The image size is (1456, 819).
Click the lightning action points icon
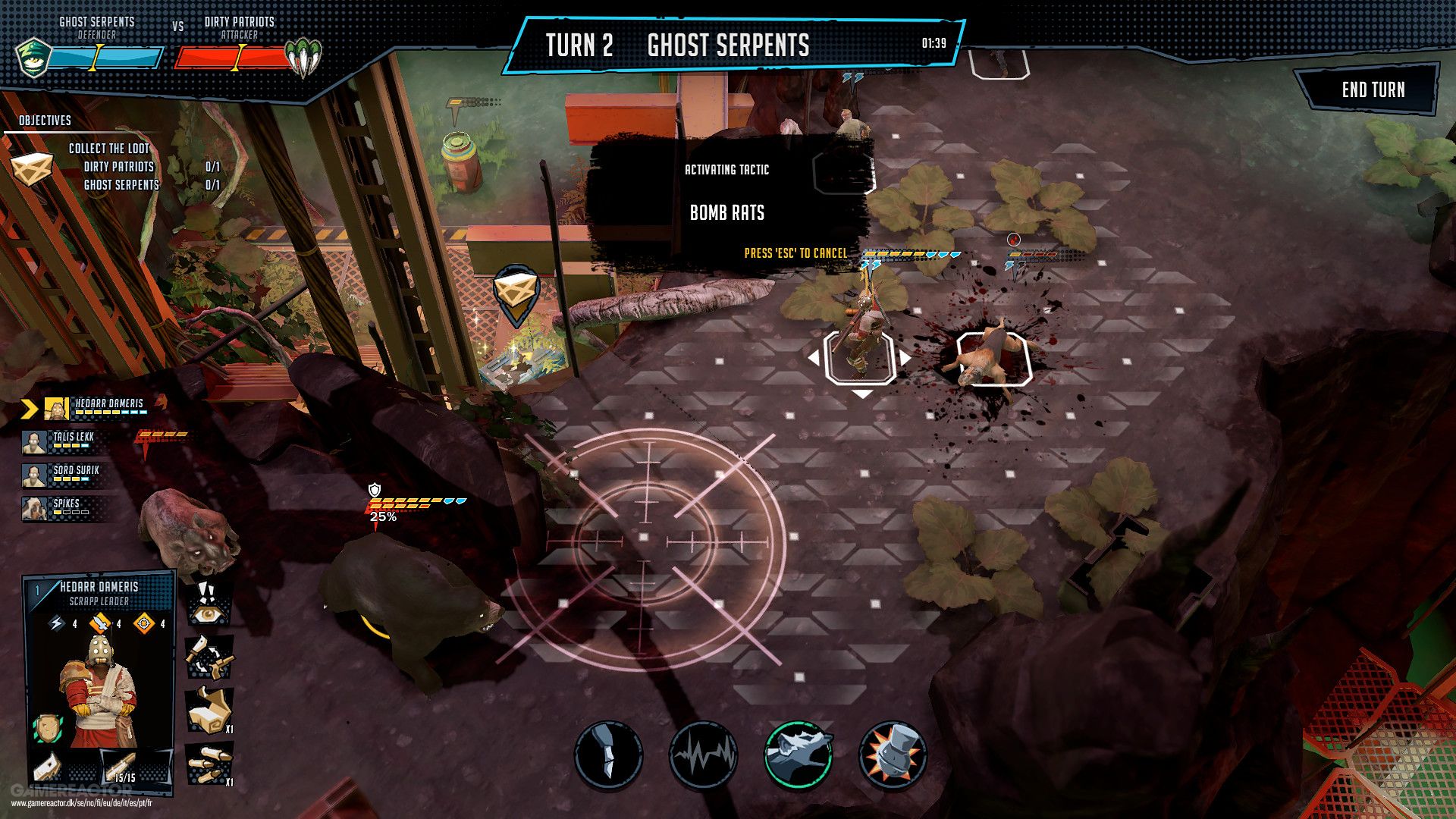tap(57, 623)
